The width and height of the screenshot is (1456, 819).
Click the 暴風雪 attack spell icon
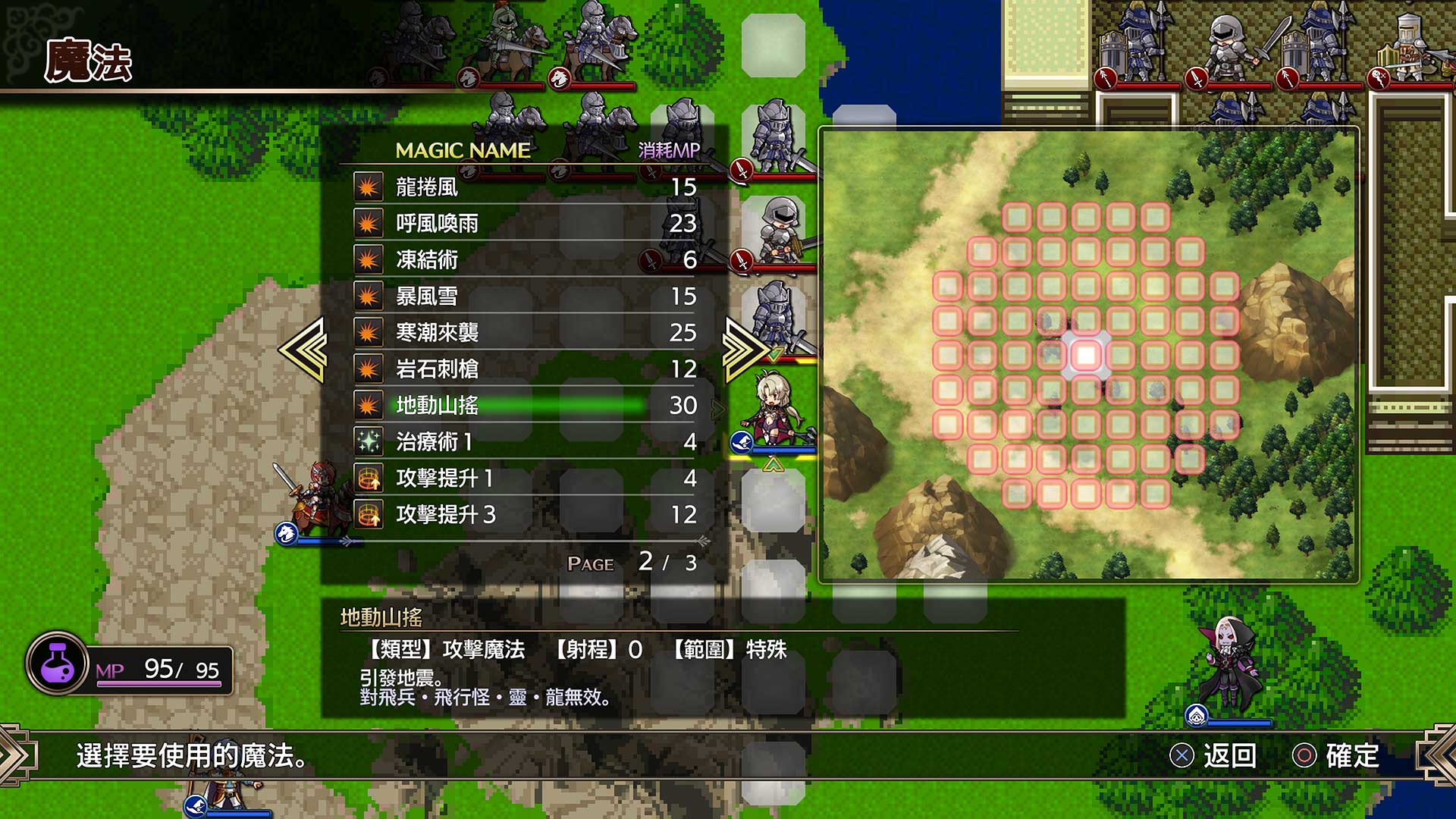click(x=369, y=296)
